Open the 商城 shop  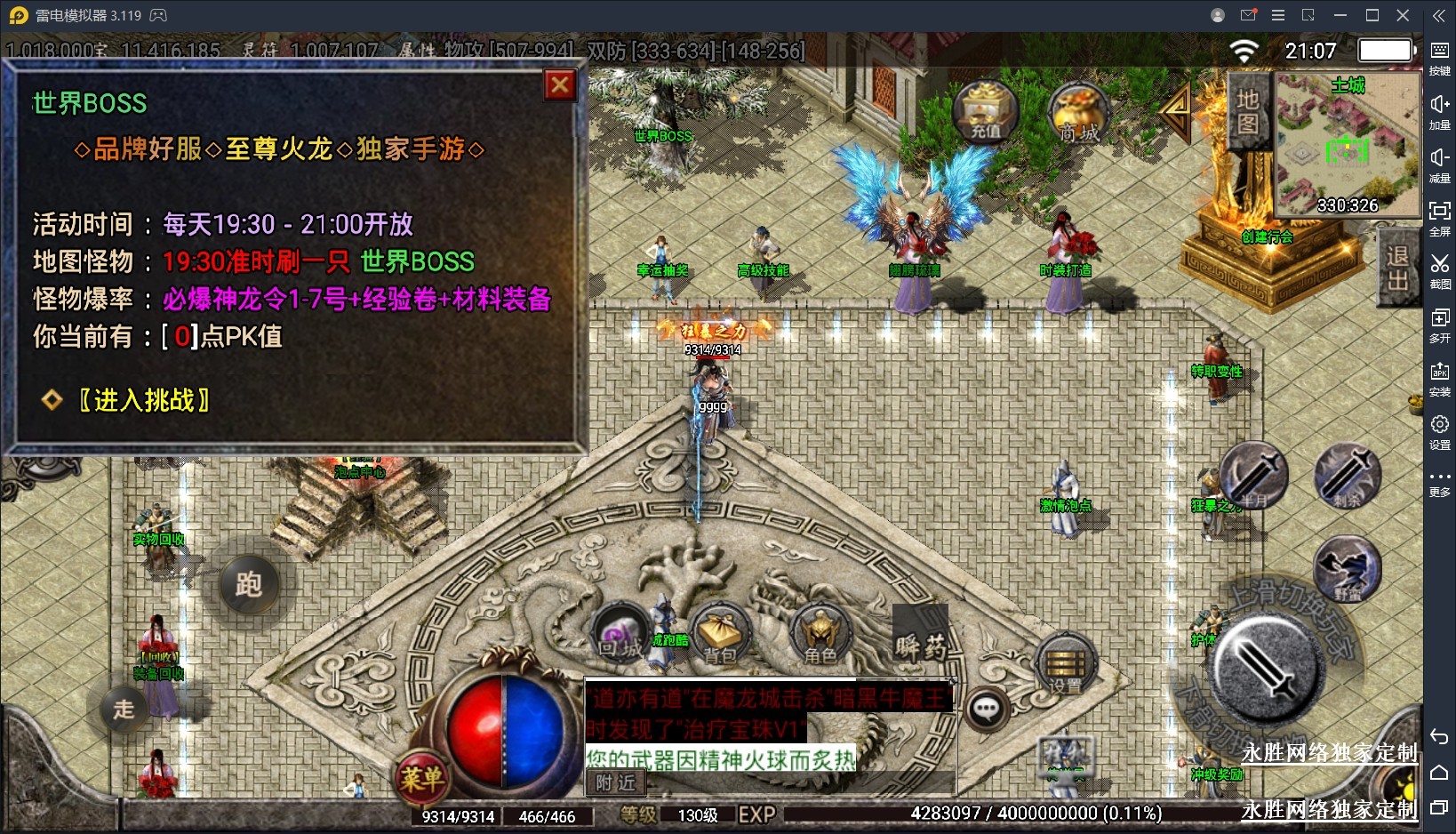click(1079, 115)
